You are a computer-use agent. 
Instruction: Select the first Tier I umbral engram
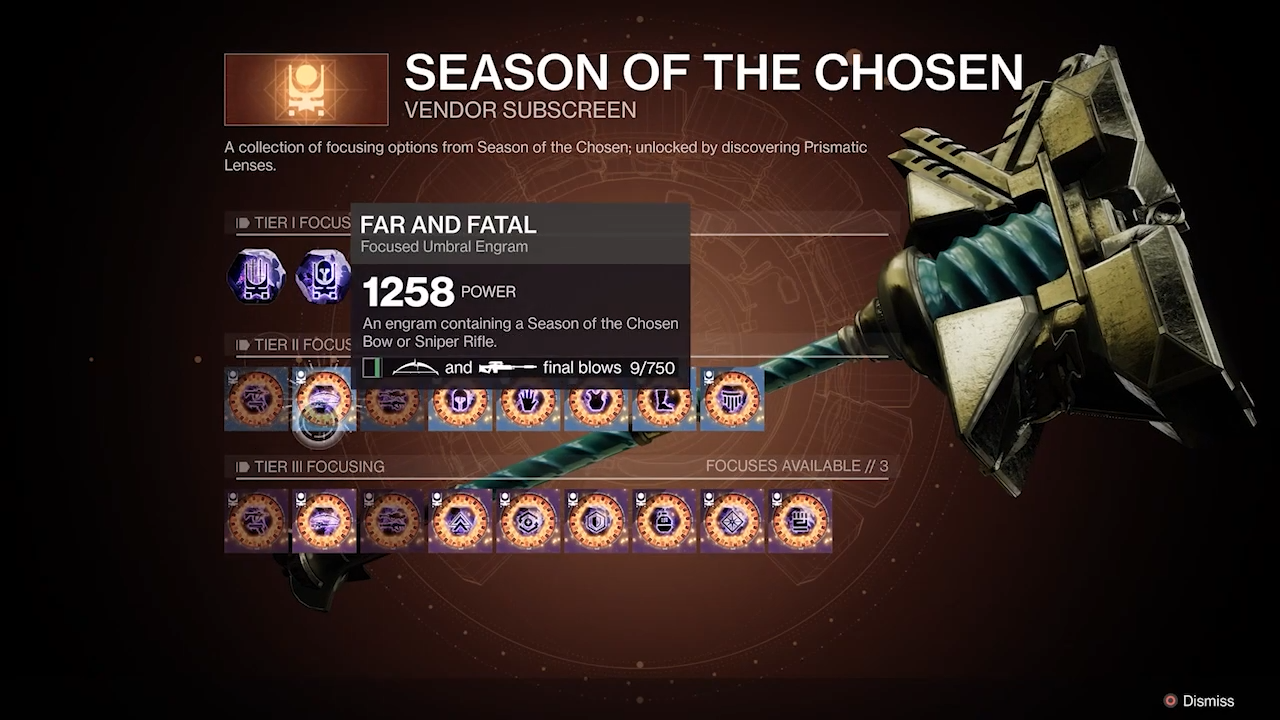[x=256, y=276]
